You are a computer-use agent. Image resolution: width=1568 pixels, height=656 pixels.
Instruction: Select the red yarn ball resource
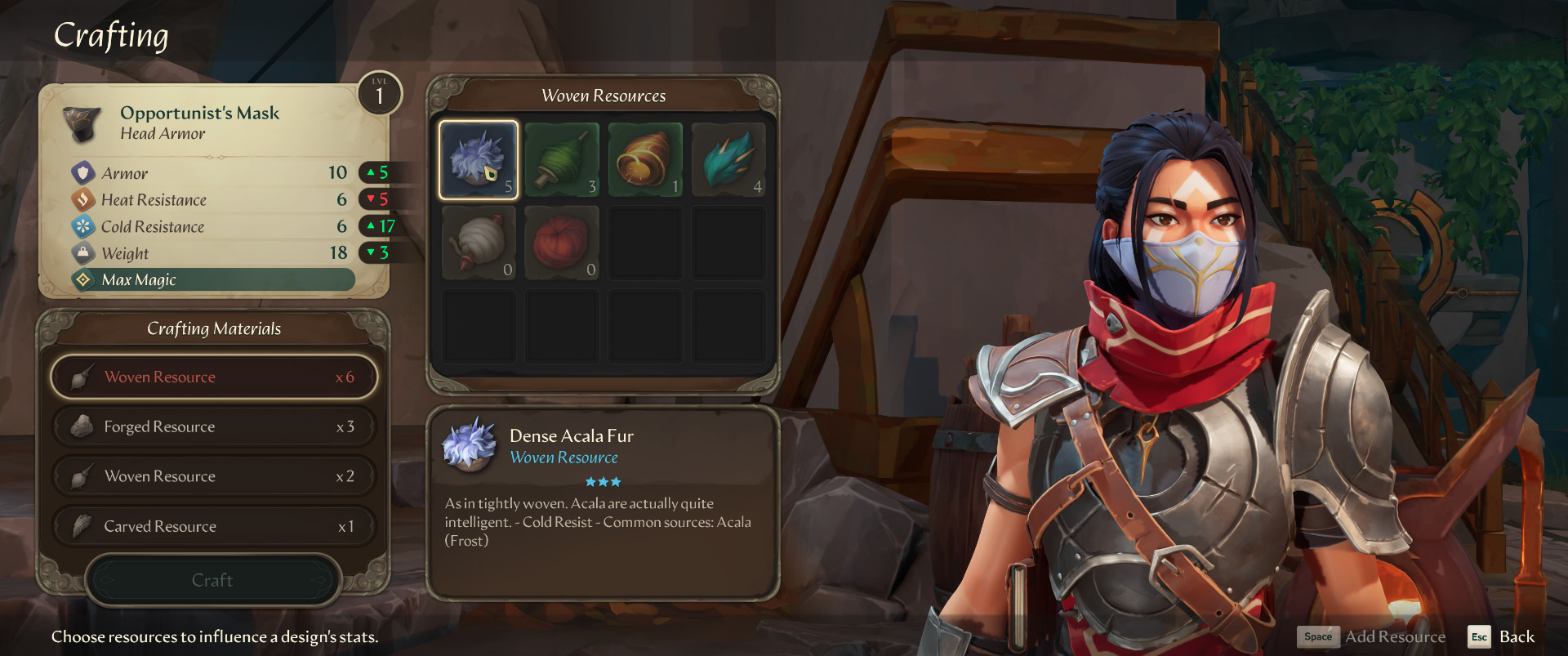coord(562,243)
